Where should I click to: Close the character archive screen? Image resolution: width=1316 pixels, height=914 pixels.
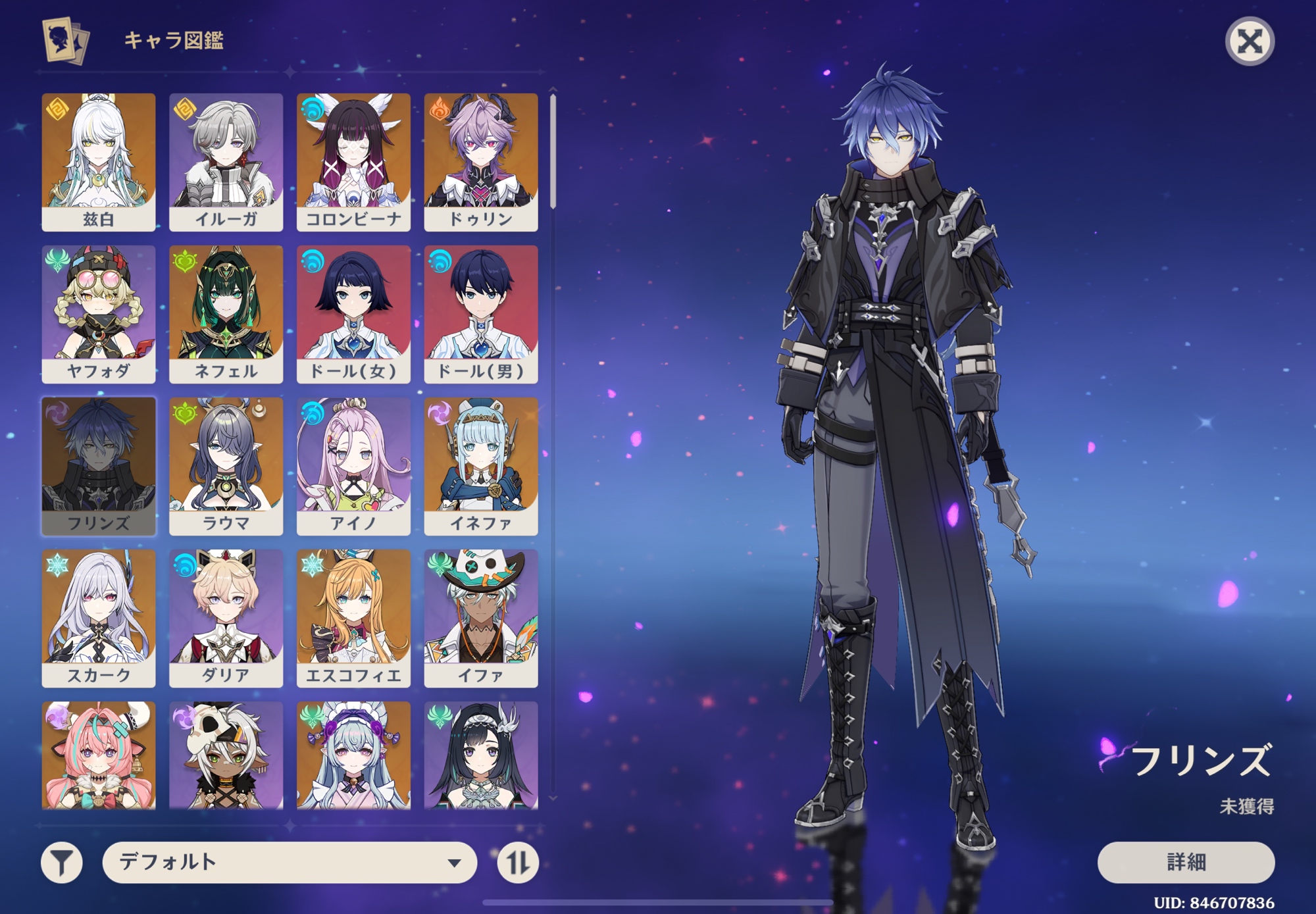click(1249, 41)
